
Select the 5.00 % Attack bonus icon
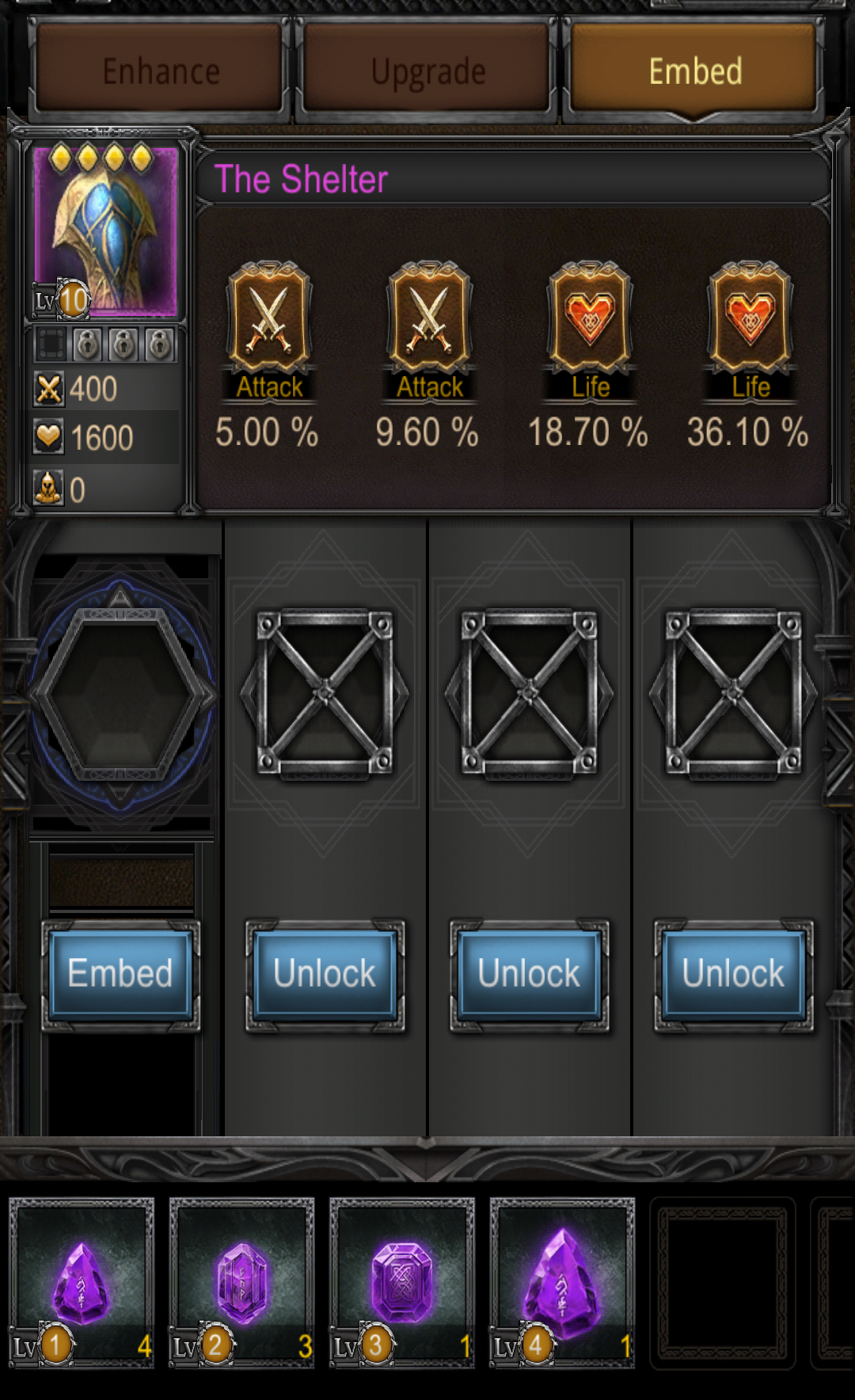tap(269, 318)
